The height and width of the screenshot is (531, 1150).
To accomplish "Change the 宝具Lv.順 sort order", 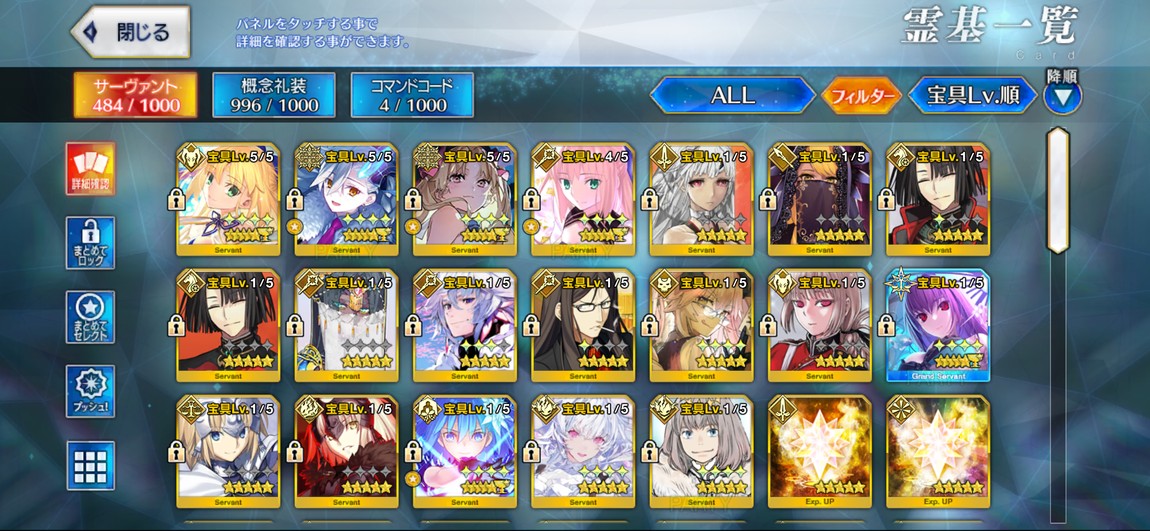I will click(972, 96).
